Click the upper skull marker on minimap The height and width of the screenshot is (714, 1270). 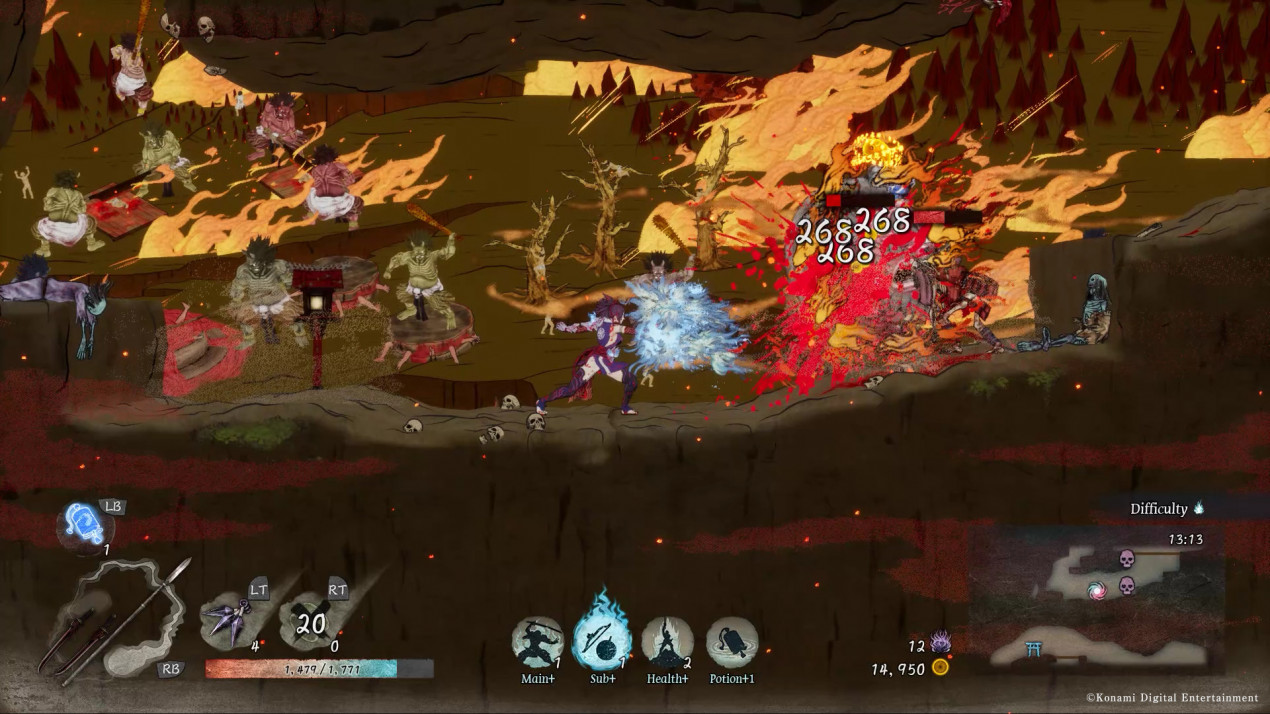pyautogui.click(x=1127, y=558)
